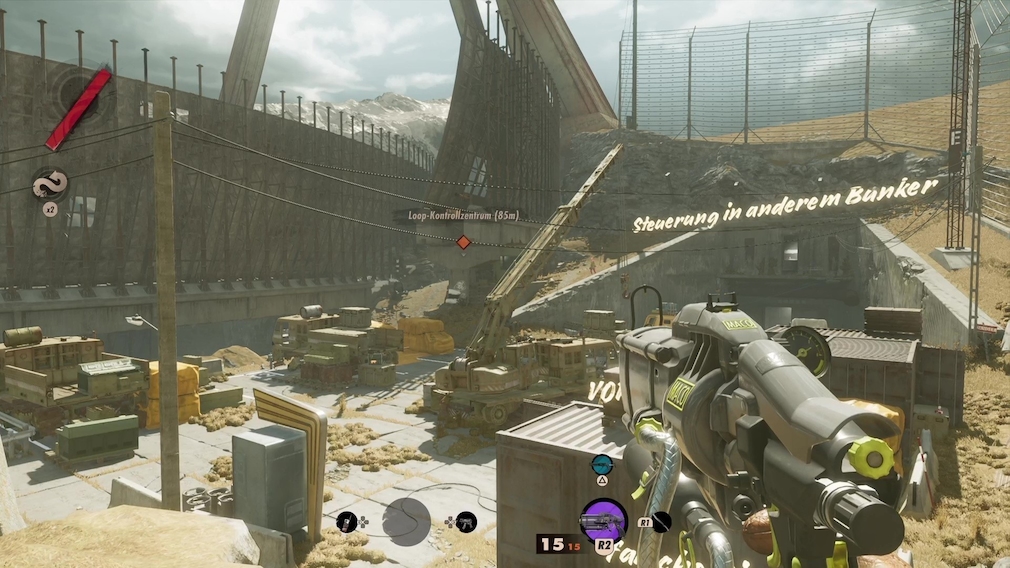
Task: Choose the hackamajig gadget icon
Action: click(x=346, y=521)
